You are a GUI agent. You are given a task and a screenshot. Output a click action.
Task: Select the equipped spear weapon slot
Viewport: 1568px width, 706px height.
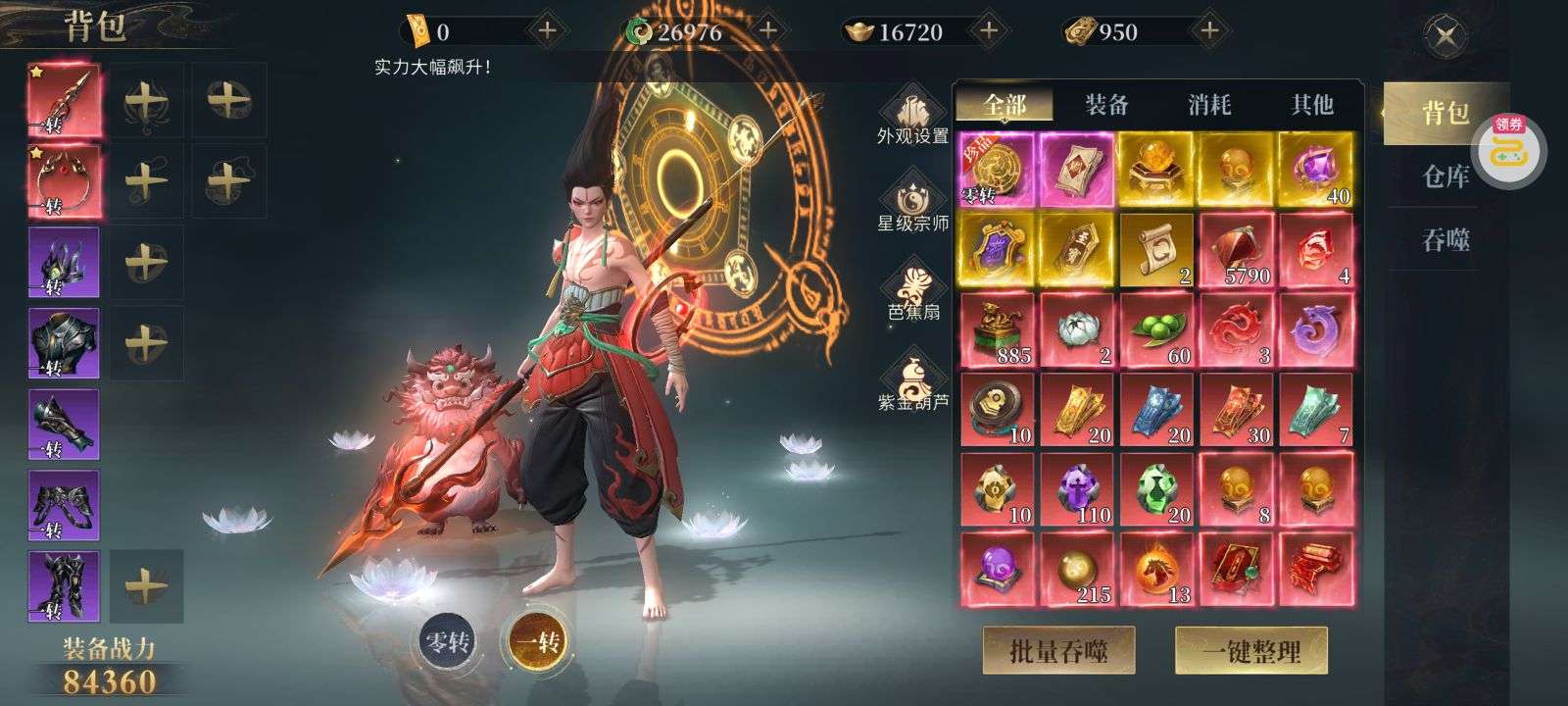tap(64, 100)
